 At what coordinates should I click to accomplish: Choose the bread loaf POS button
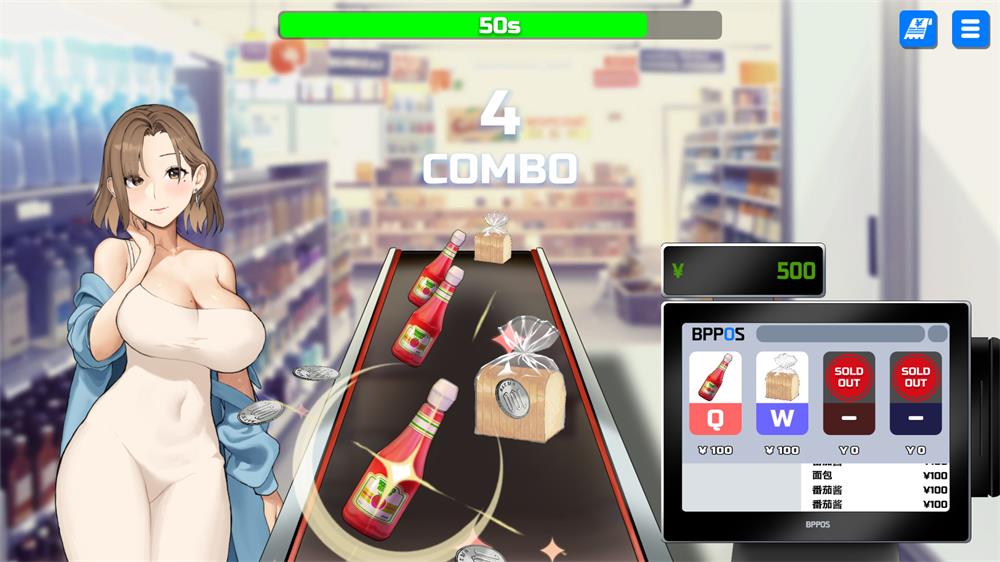(782, 393)
